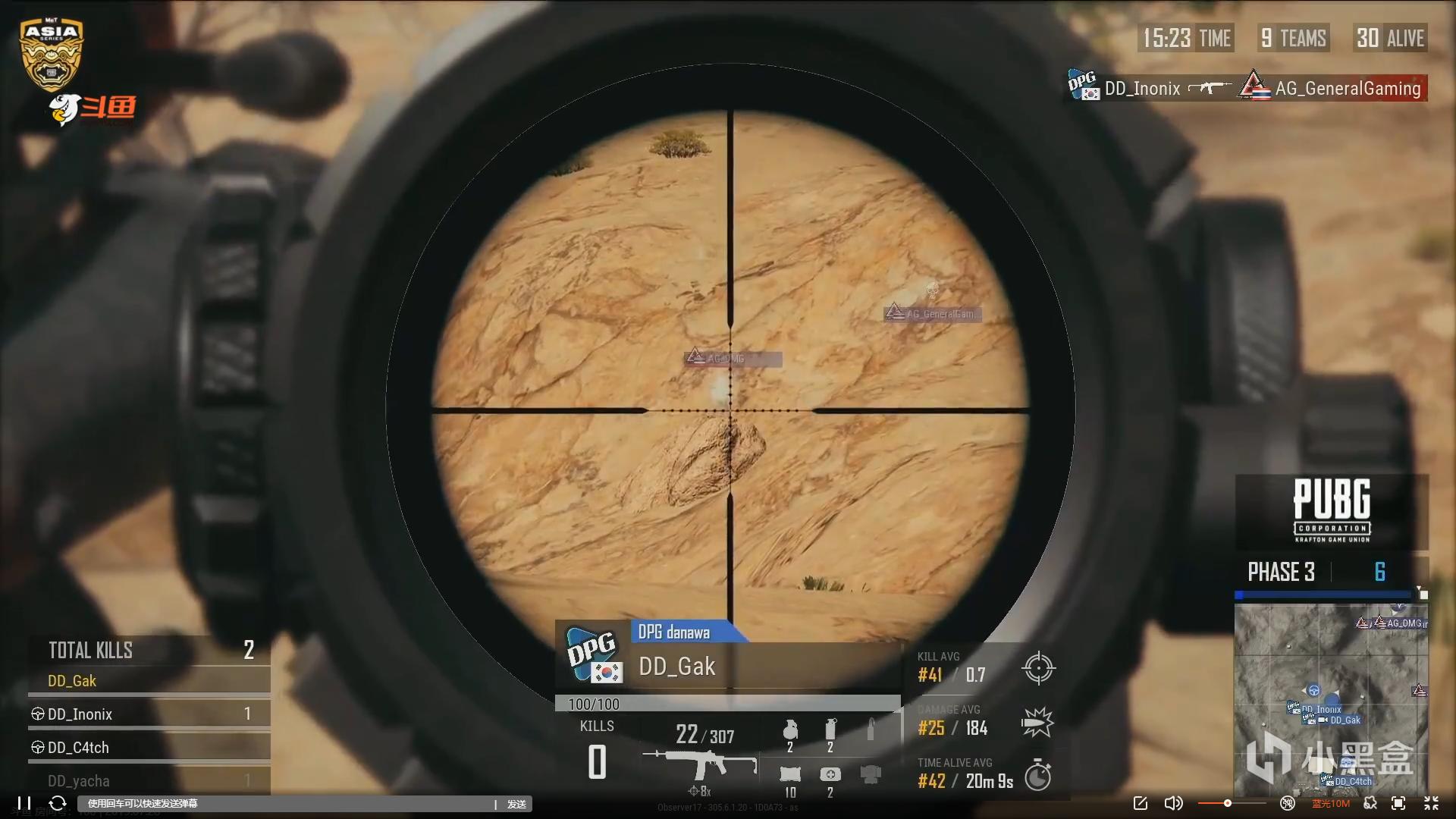The image size is (1456, 819).
Task: Select the smoke grenade icon
Action: point(830,730)
